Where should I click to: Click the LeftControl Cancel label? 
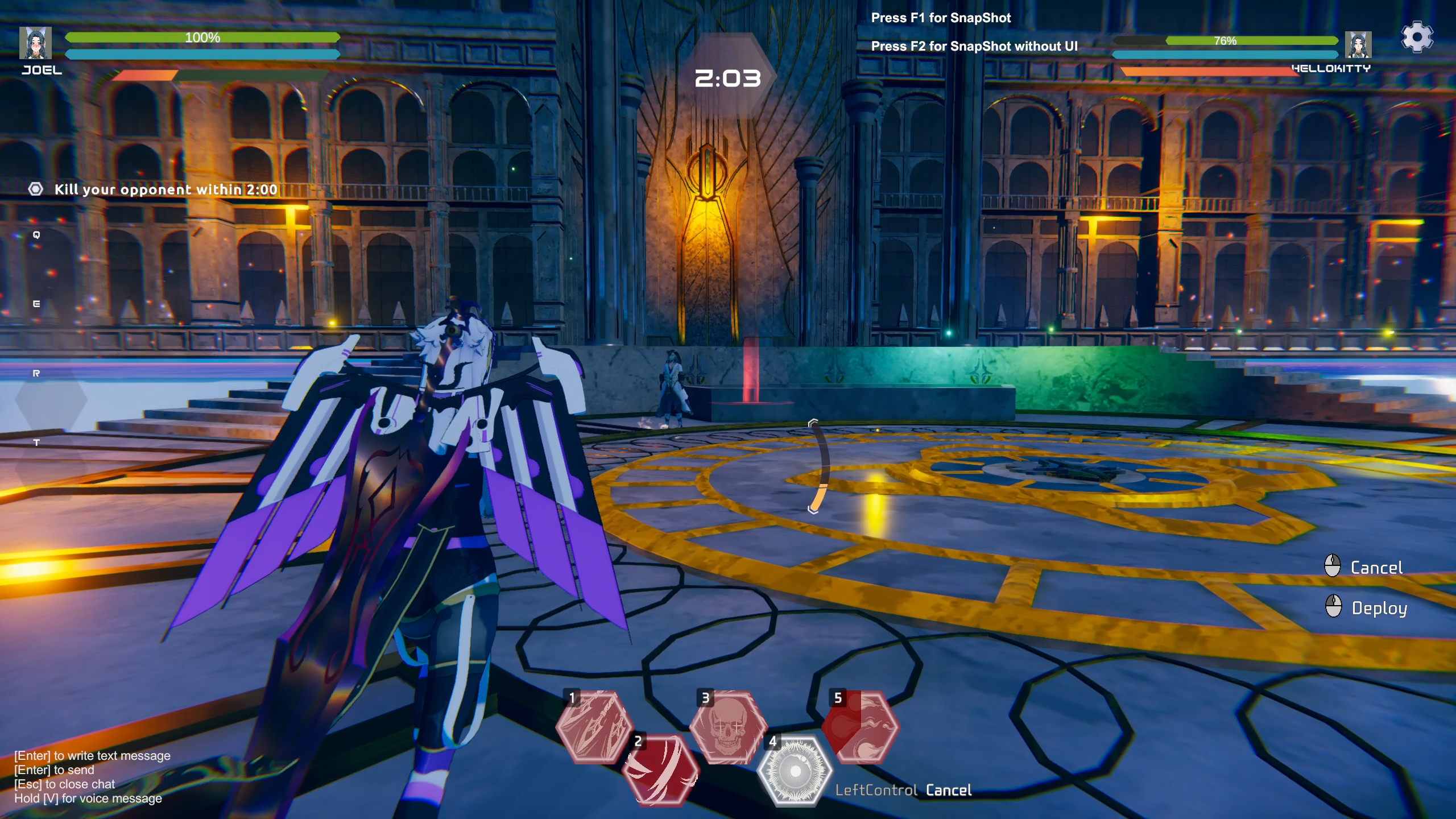point(904,789)
